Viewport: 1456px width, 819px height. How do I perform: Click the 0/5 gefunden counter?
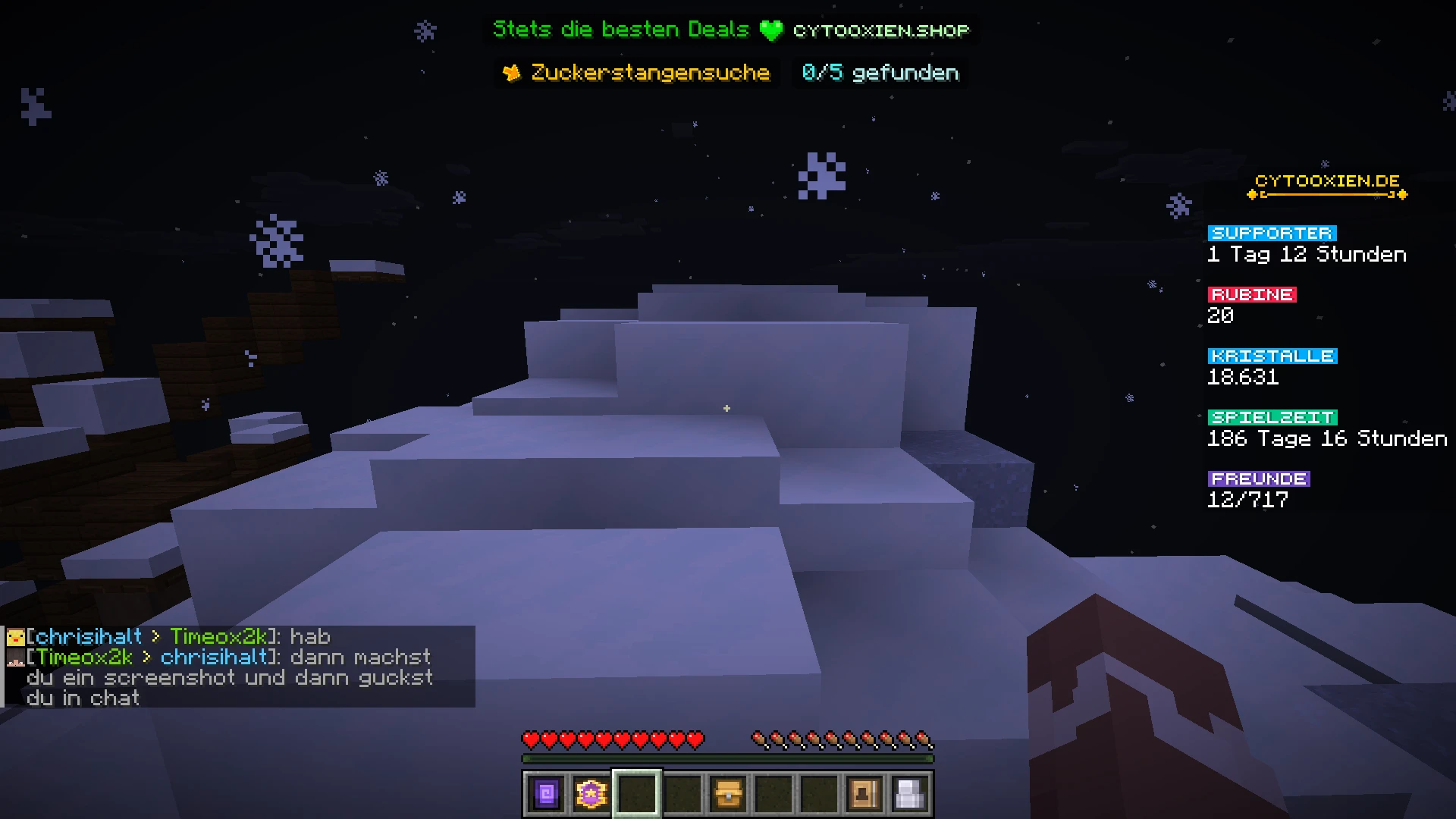coord(878,73)
